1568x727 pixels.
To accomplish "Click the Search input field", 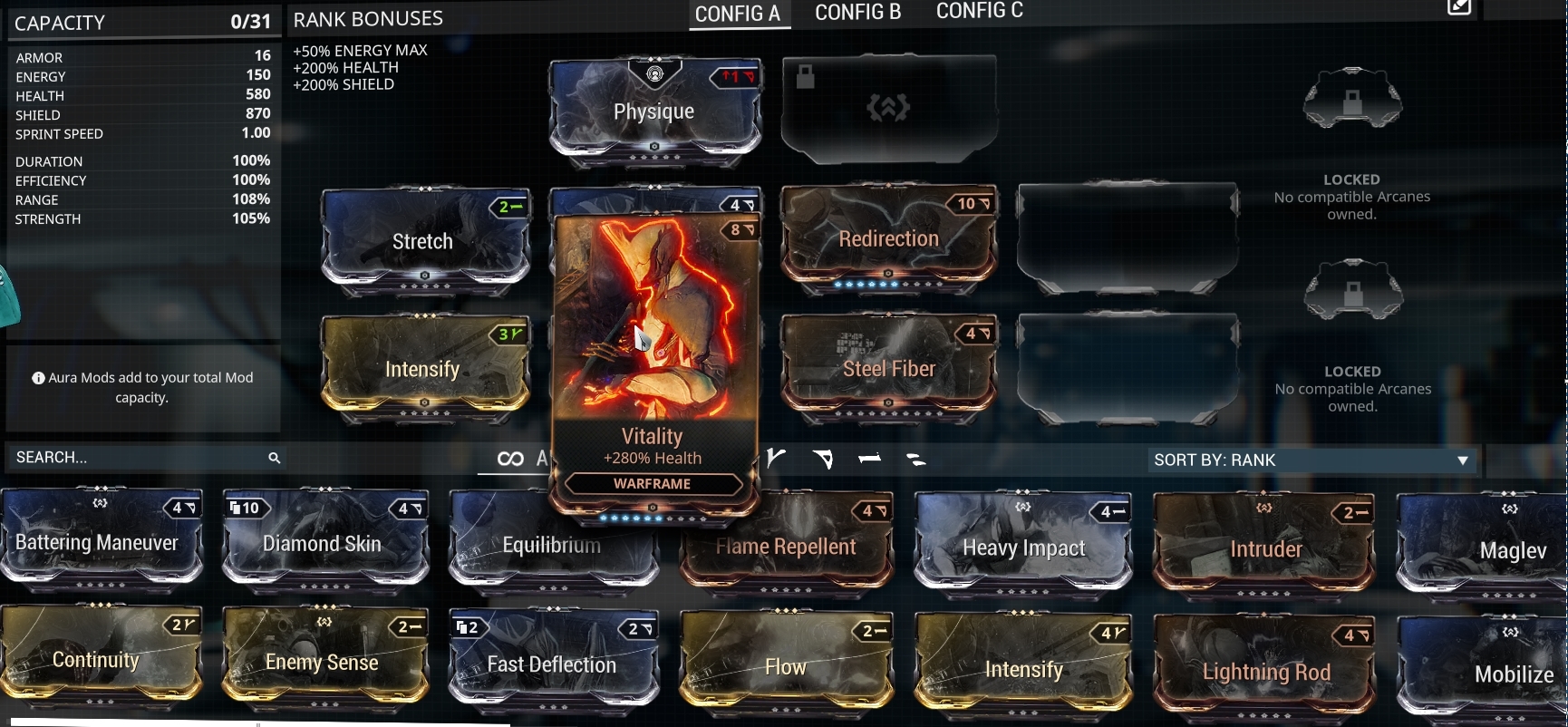I will click(136, 458).
